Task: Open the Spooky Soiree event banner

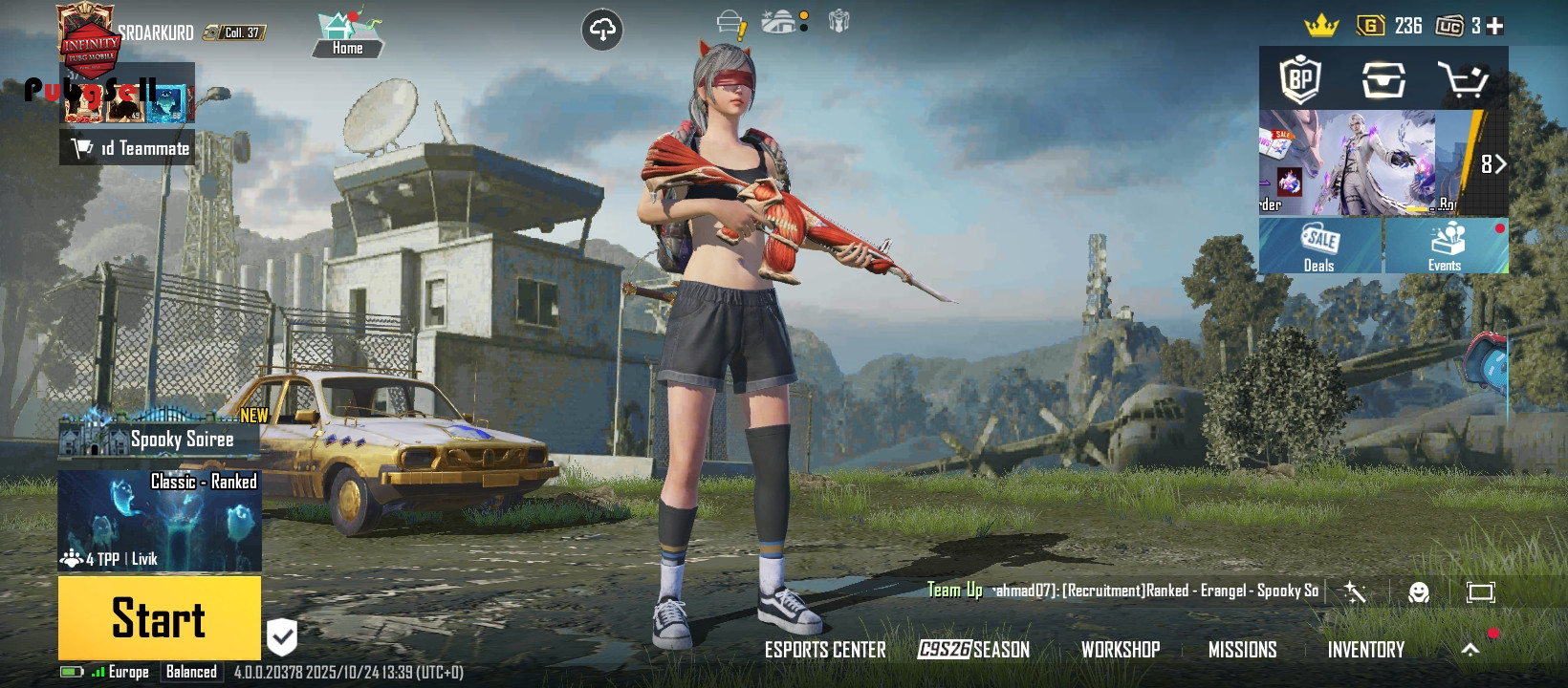Action: [x=160, y=438]
